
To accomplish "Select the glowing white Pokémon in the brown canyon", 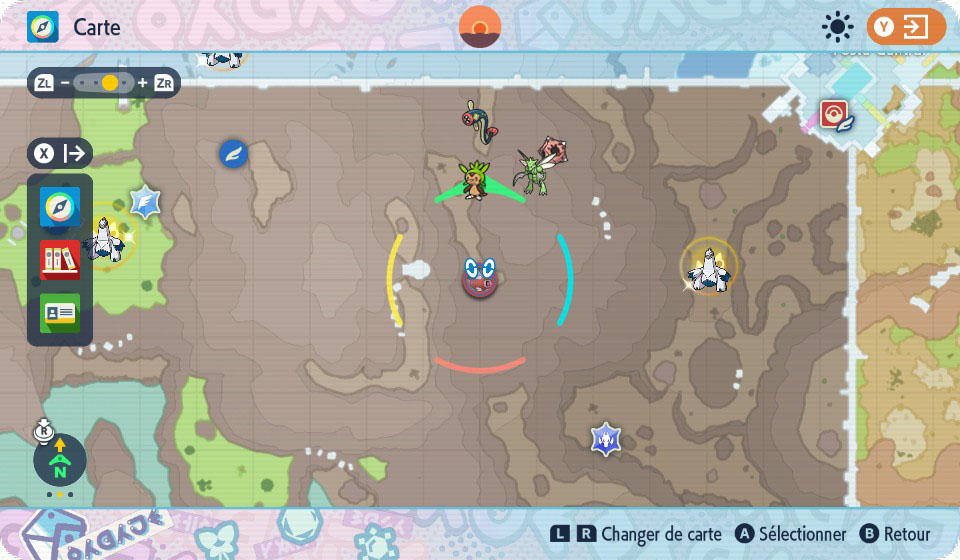I will point(709,267).
